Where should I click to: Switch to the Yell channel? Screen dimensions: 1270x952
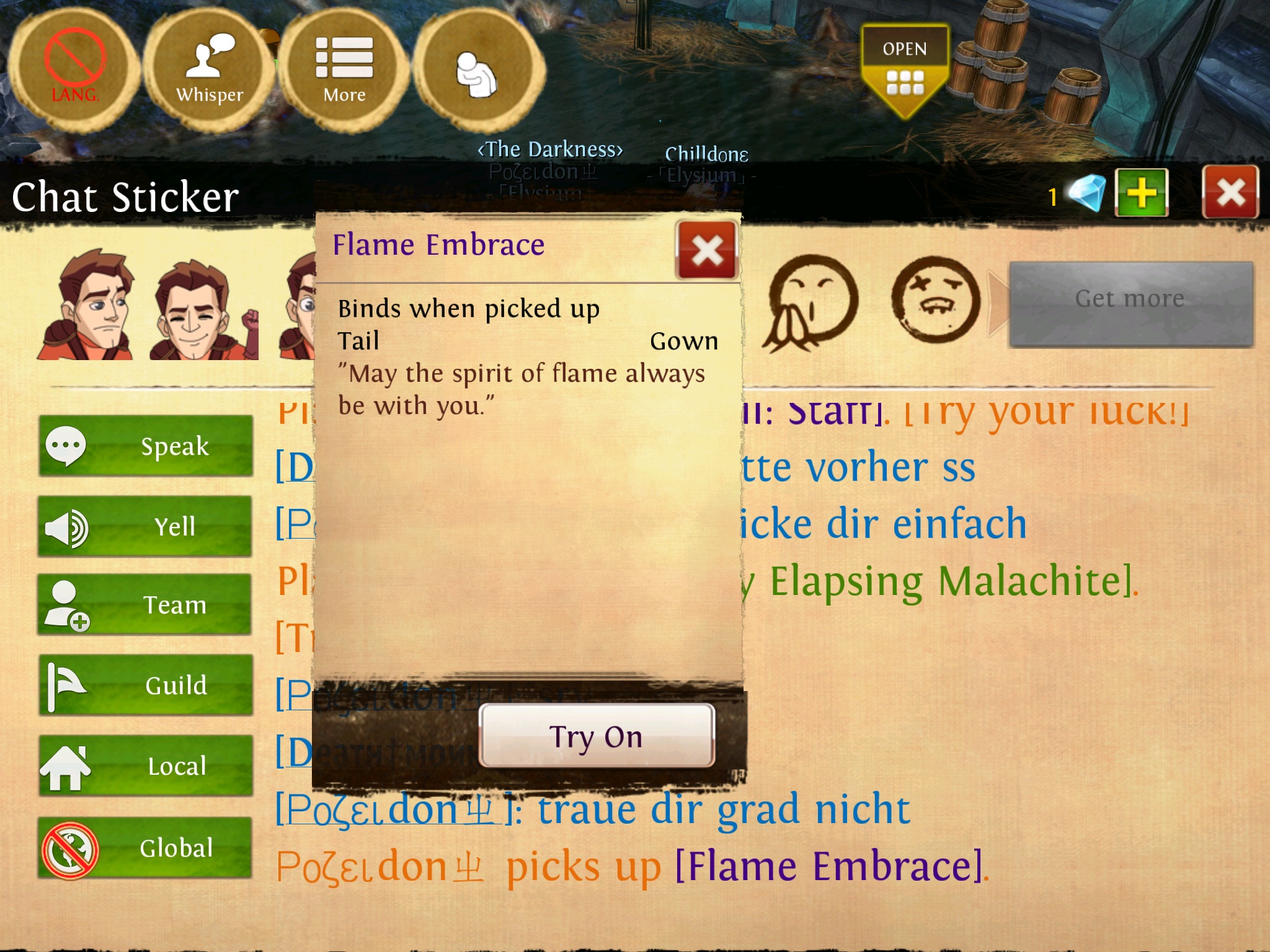point(146,527)
